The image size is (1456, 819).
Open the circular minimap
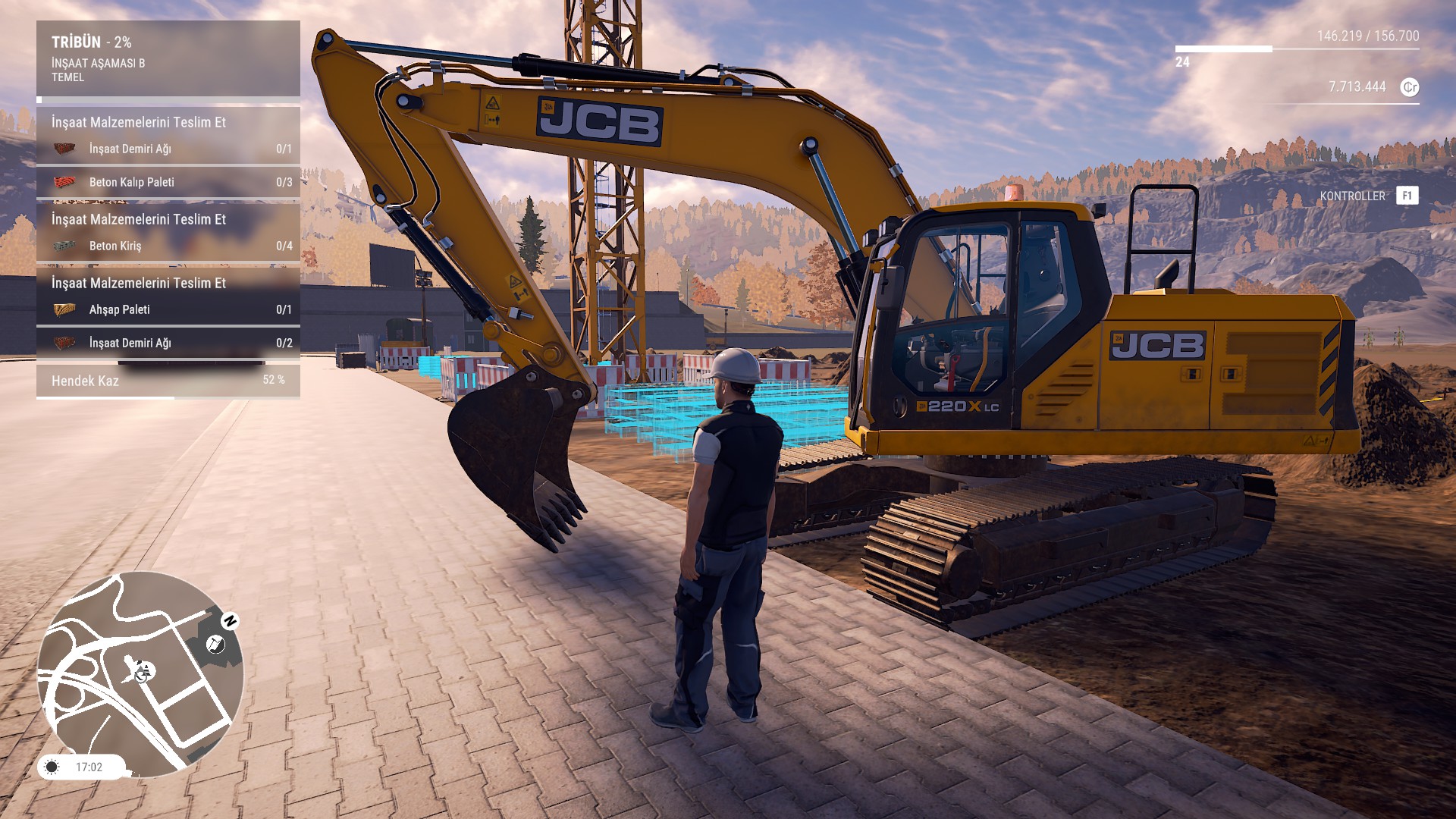[140, 674]
